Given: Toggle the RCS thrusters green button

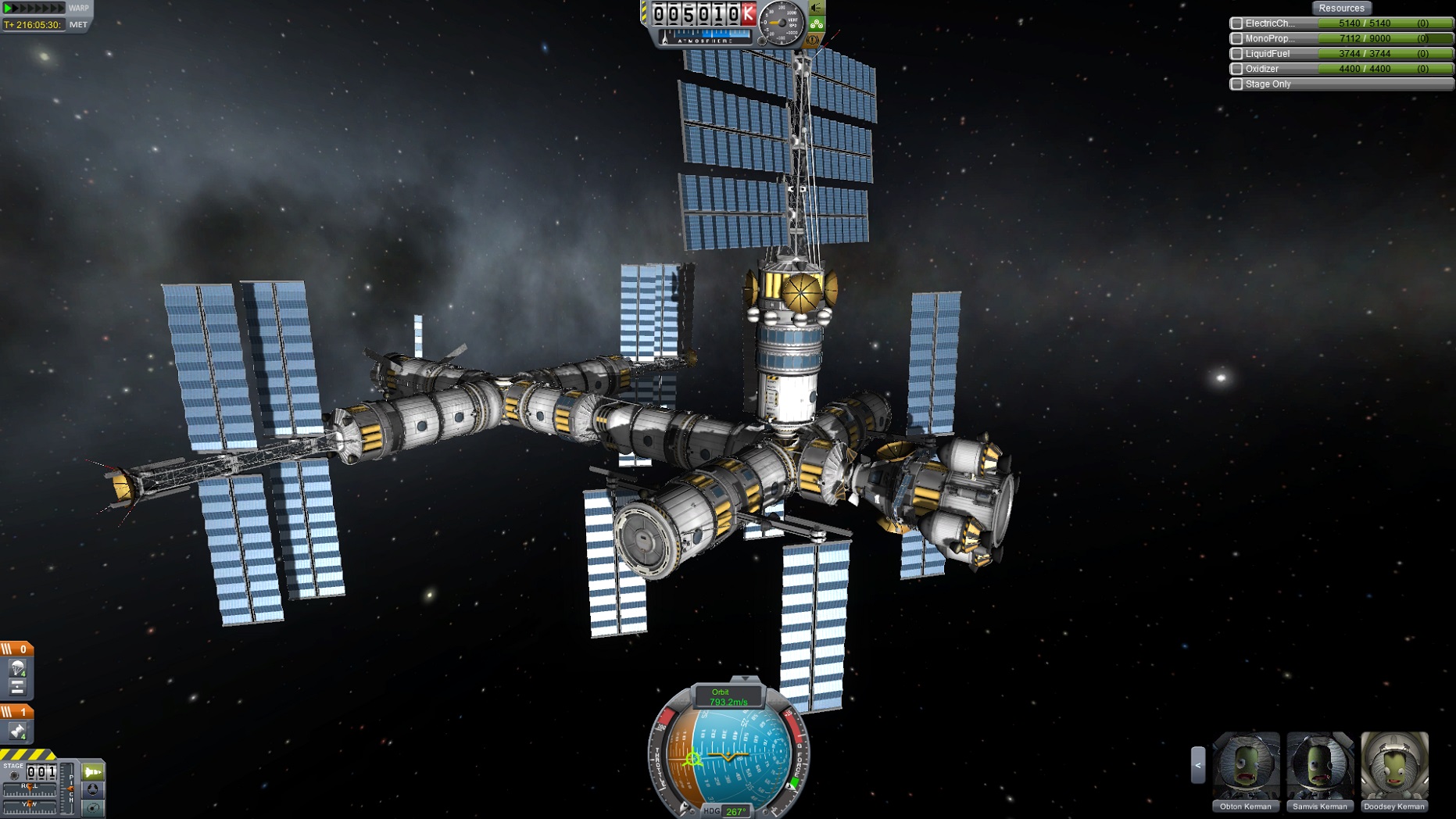Looking at the screenshot, I should [x=817, y=23].
